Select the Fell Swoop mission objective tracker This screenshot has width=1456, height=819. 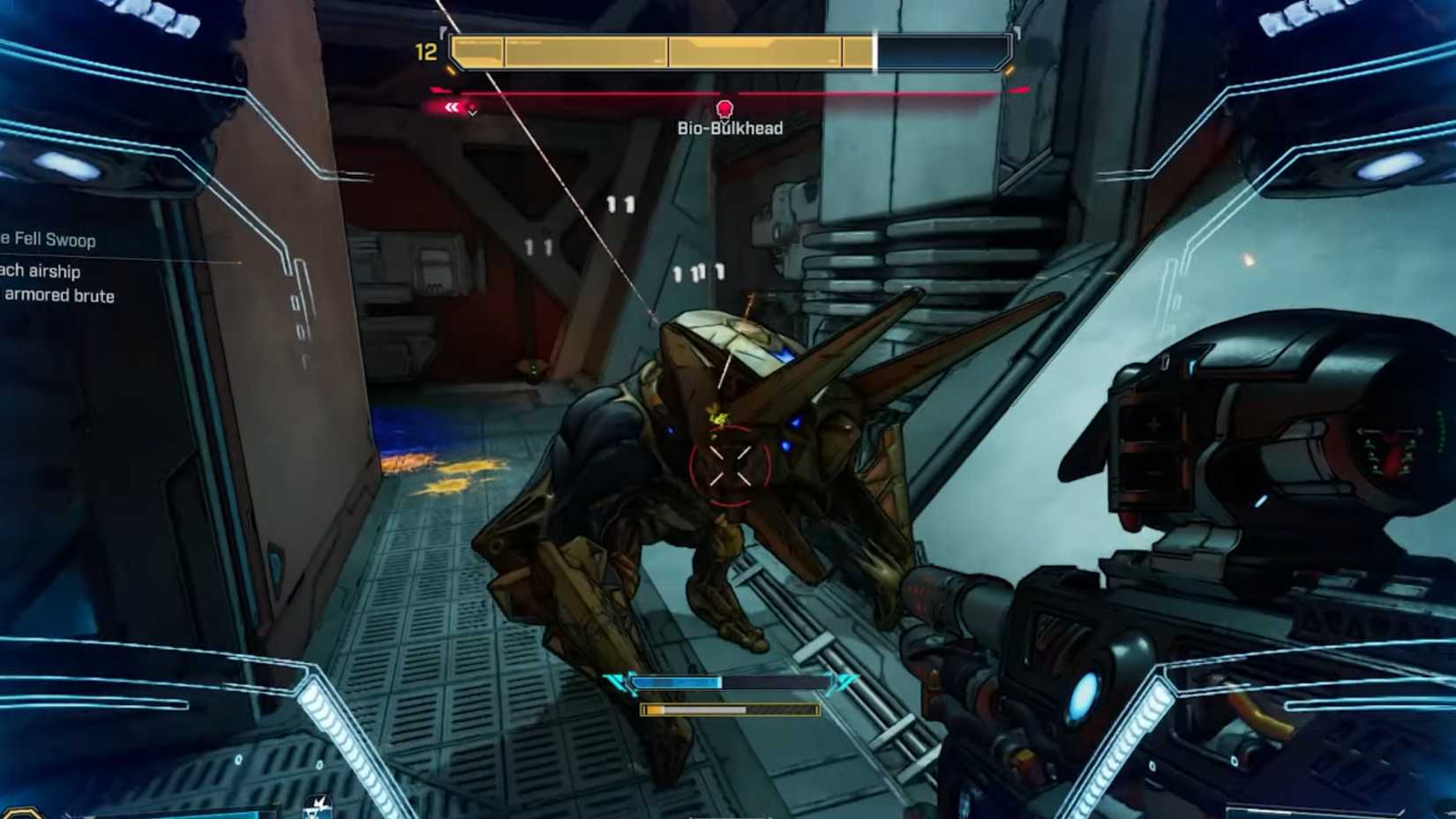[x=50, y=240]
